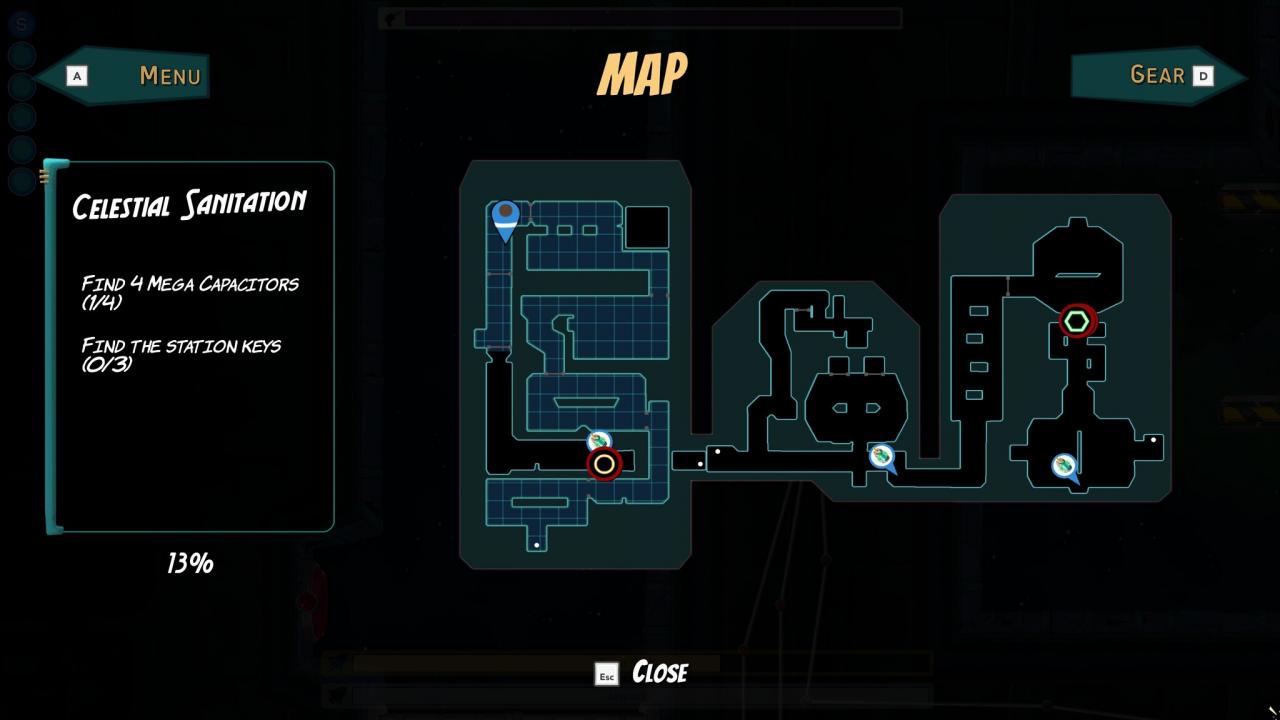Select the blue player location pin

[506, 219]
